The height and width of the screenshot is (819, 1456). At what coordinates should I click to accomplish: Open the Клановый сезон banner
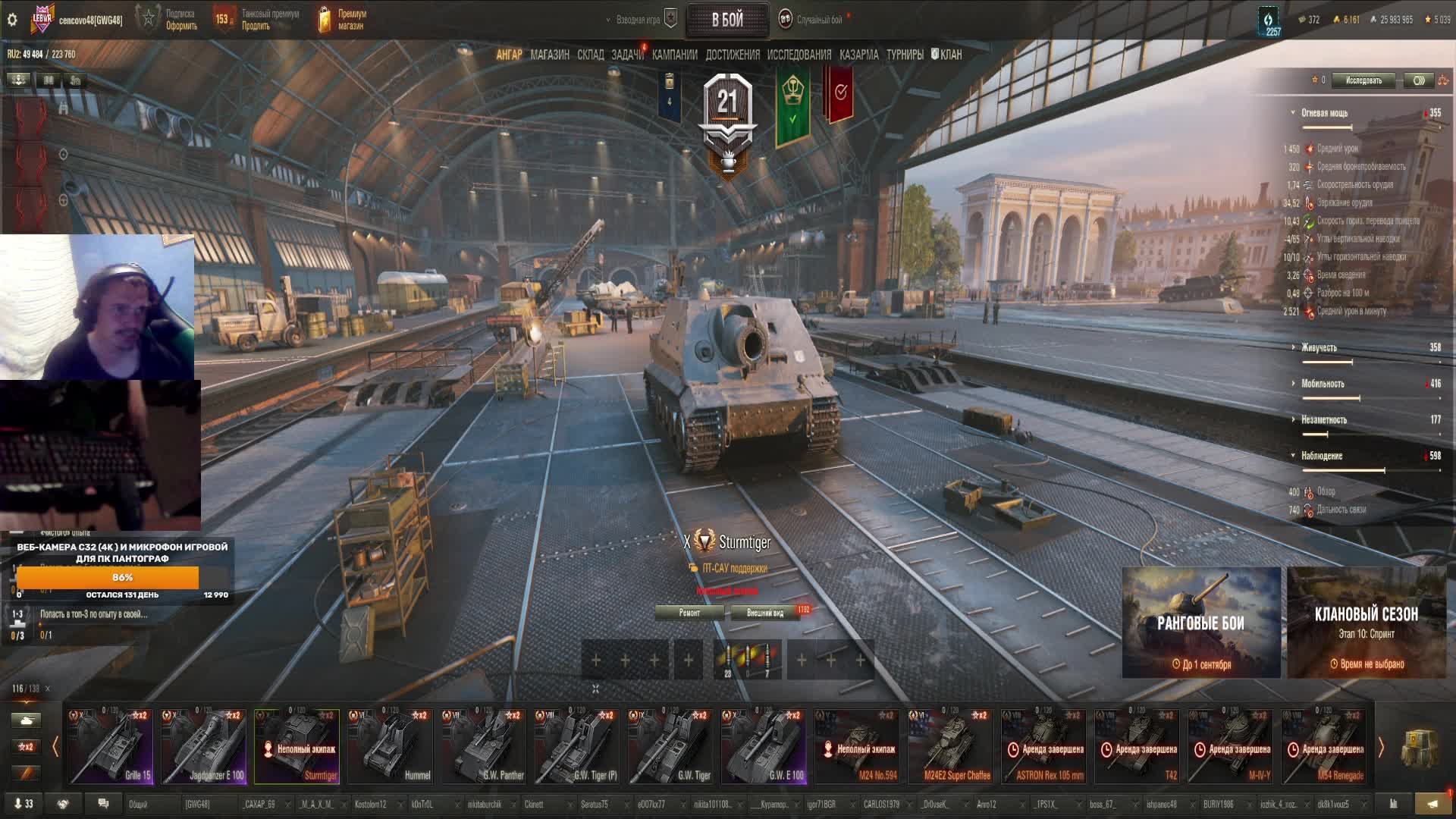pyautogui.click(x=1366, y=623)
